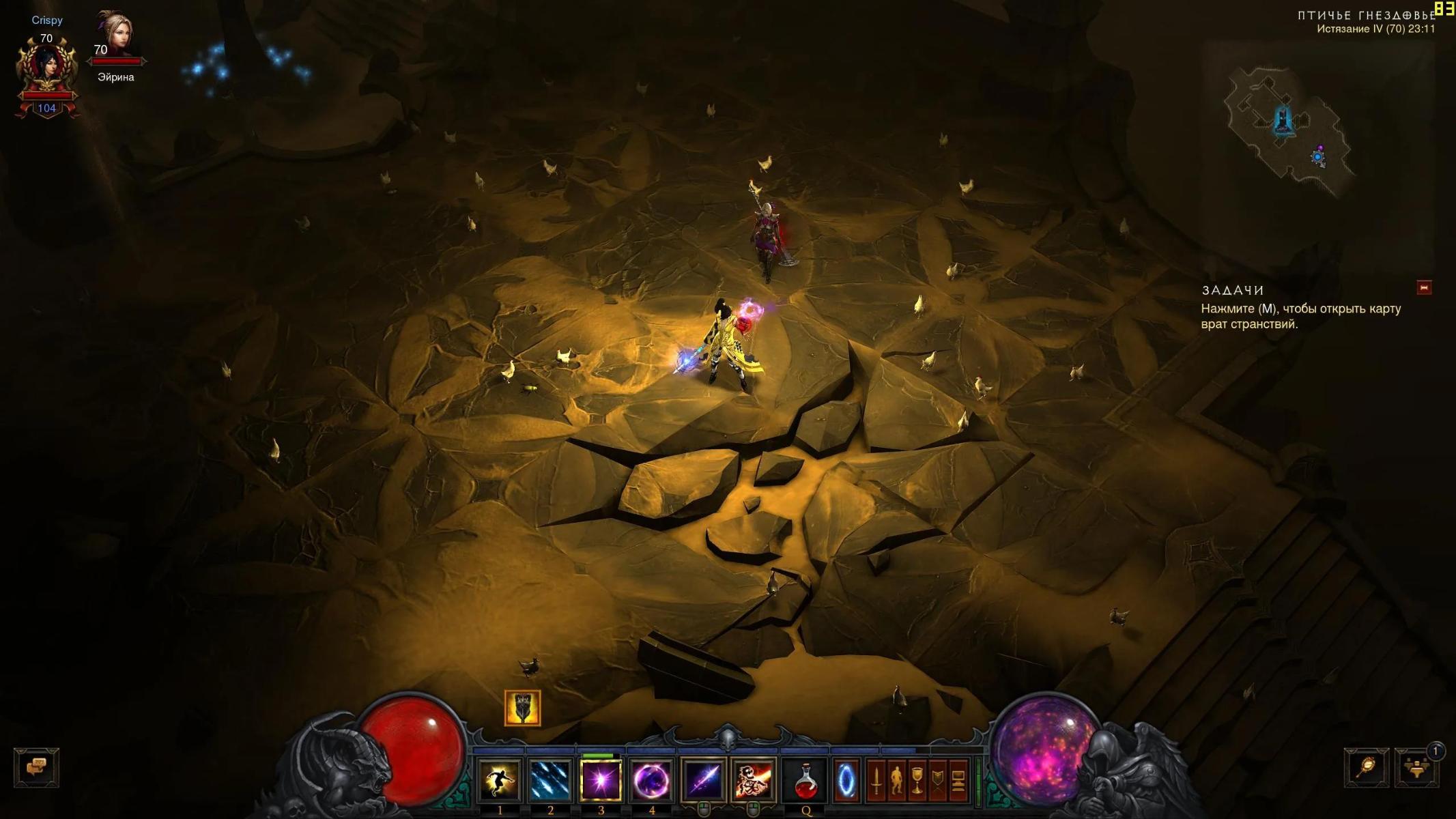Open the blue town portal

845,780
